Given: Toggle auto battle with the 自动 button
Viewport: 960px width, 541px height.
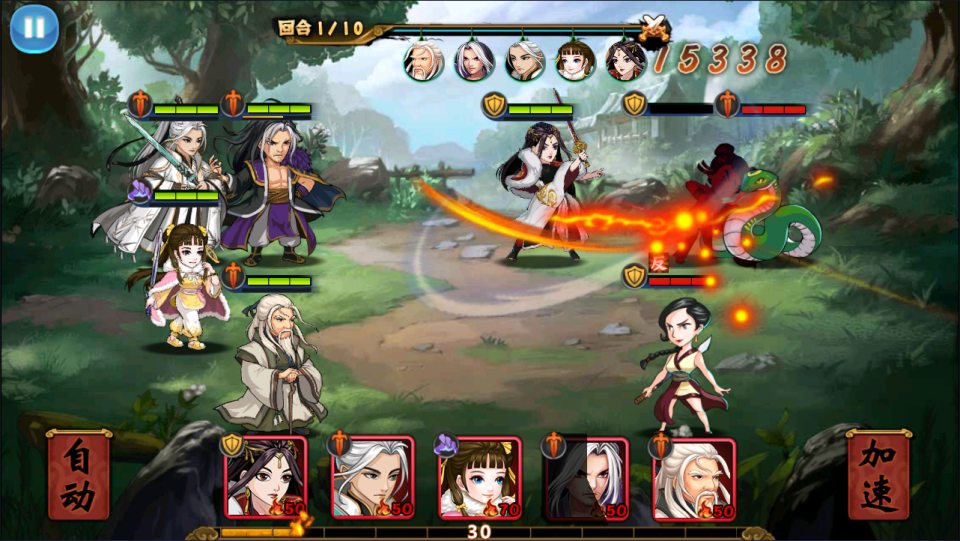Looking at the screenshot, I should coord(79,476).
